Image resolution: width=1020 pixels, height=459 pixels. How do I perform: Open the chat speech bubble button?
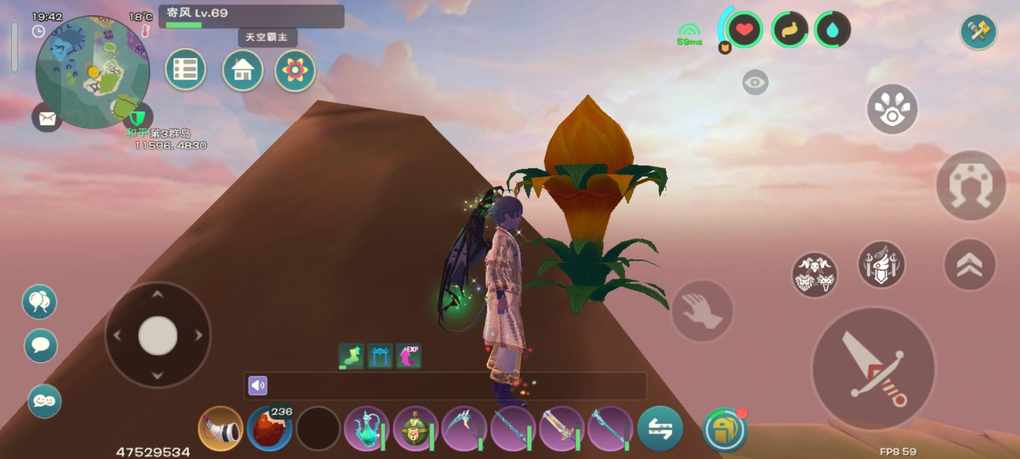[x=41, y=346]
